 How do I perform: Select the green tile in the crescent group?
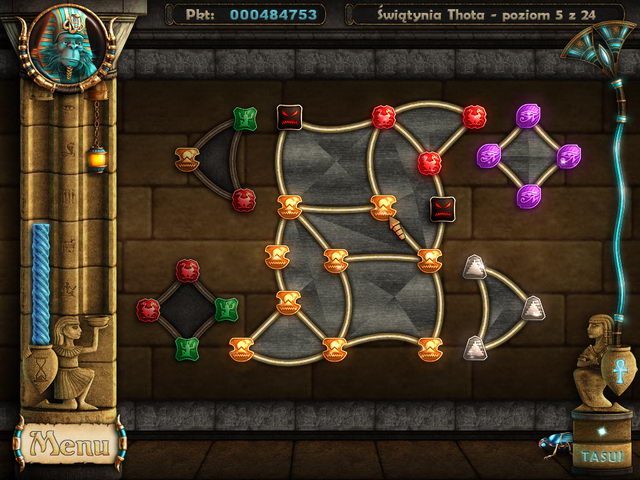[x=245, y=119]
